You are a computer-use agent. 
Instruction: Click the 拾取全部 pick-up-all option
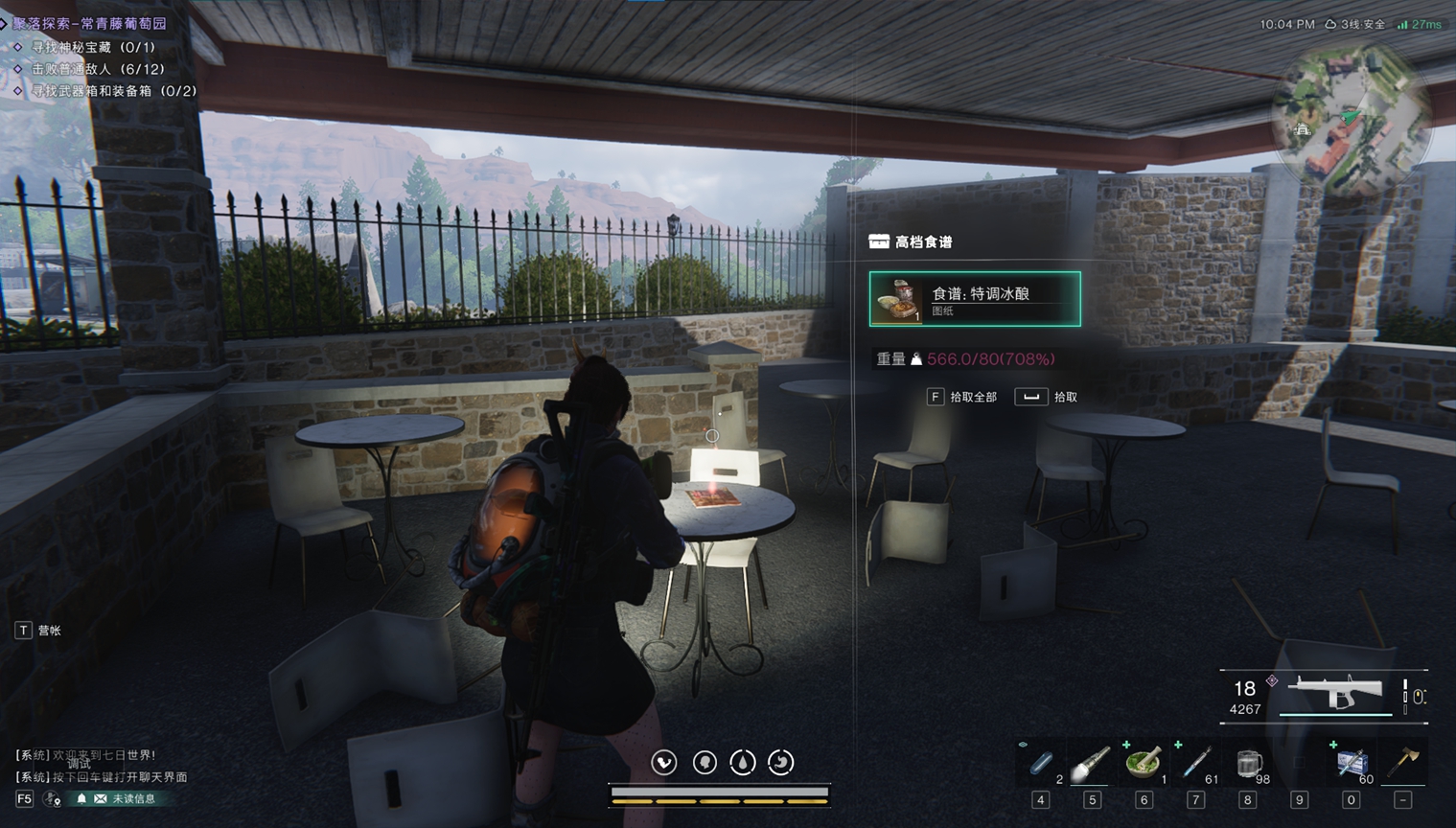point(963,397)
